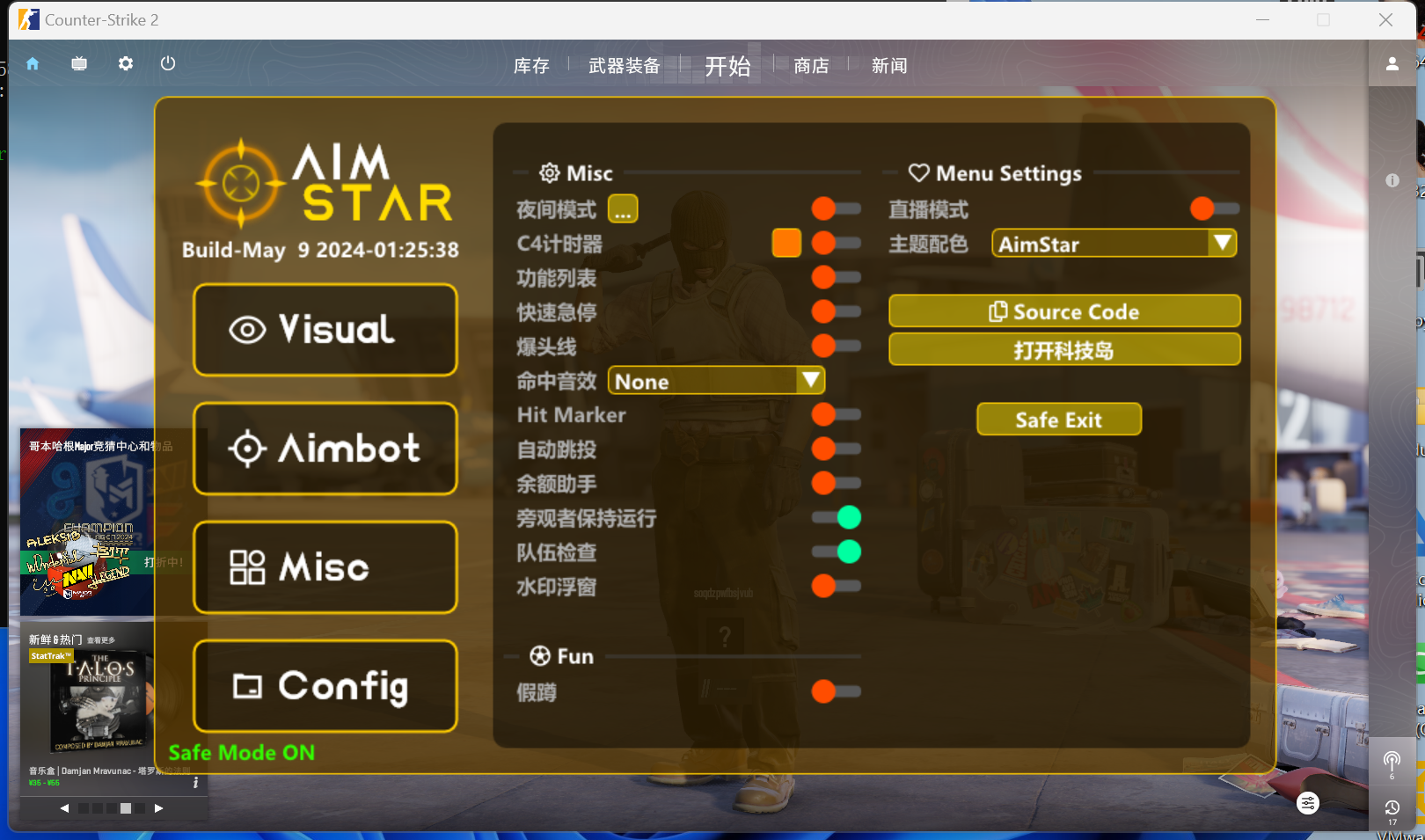
Task: Open the 命中音效 dropdown
Action: [716, 380]
